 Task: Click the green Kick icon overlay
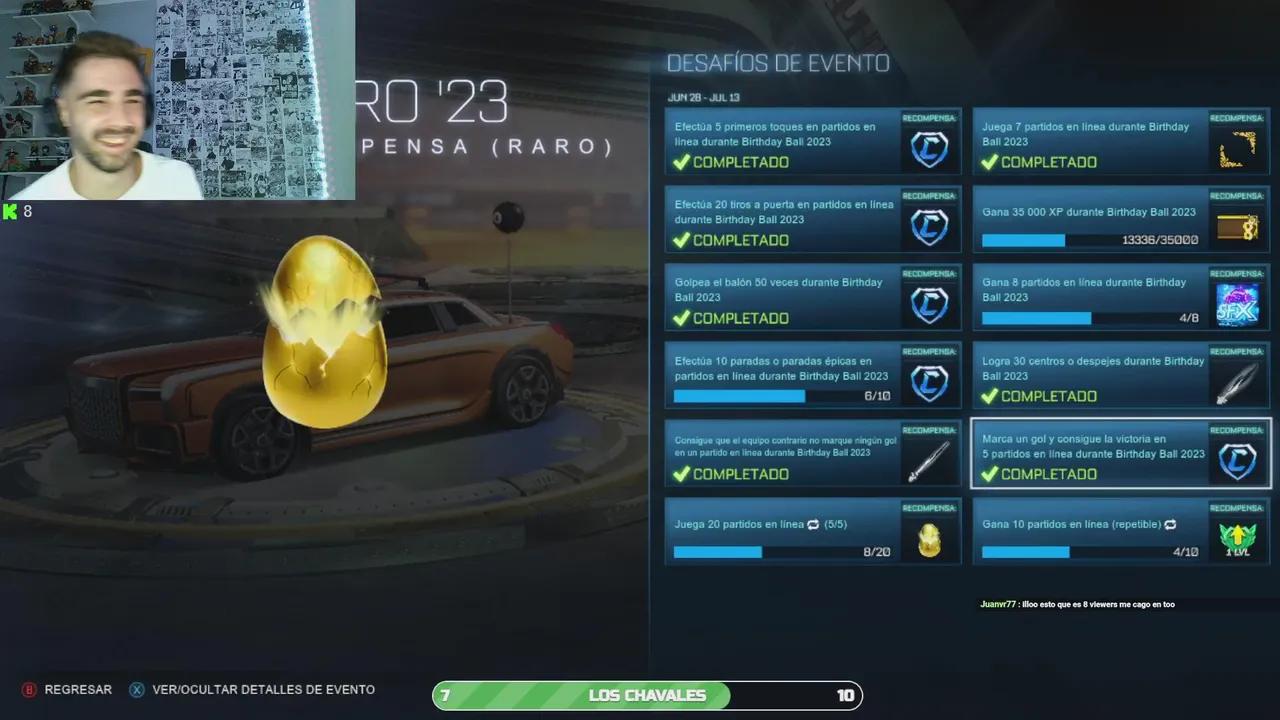10,211
